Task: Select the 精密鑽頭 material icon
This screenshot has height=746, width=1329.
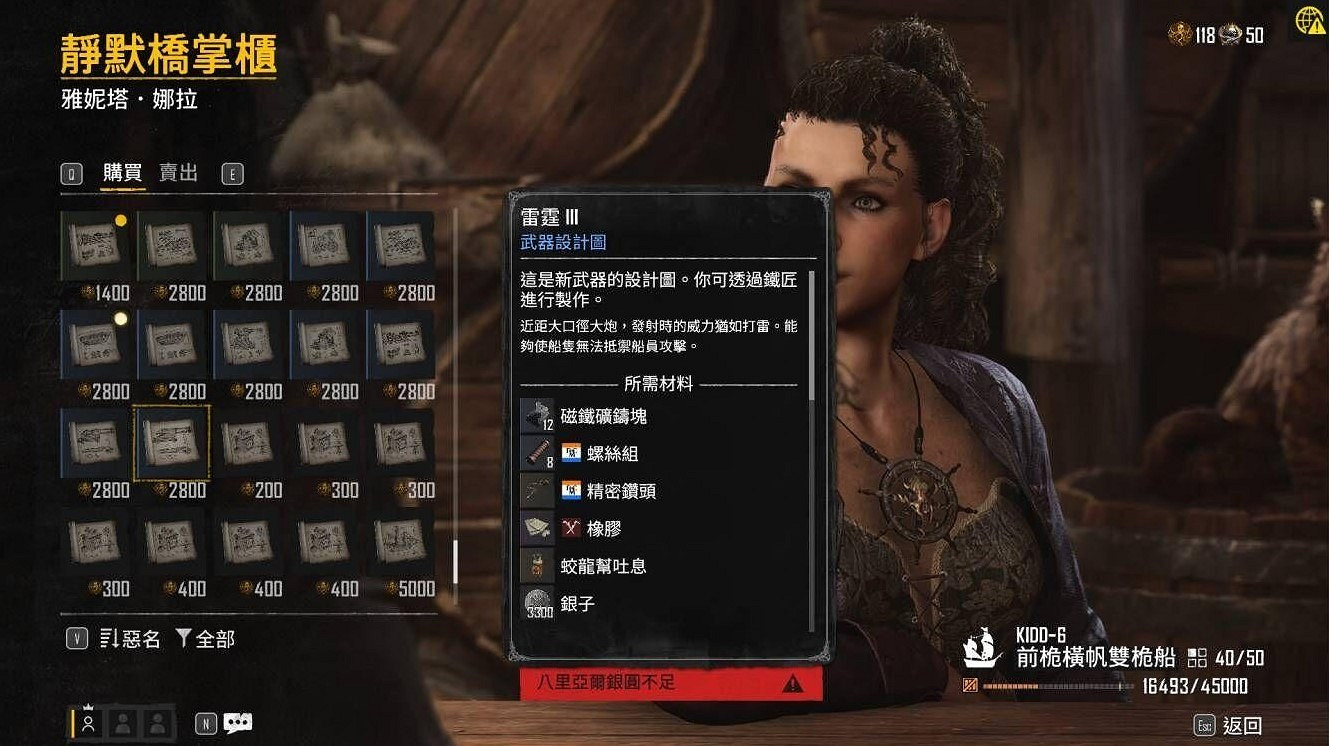Action: pos(537,491)
